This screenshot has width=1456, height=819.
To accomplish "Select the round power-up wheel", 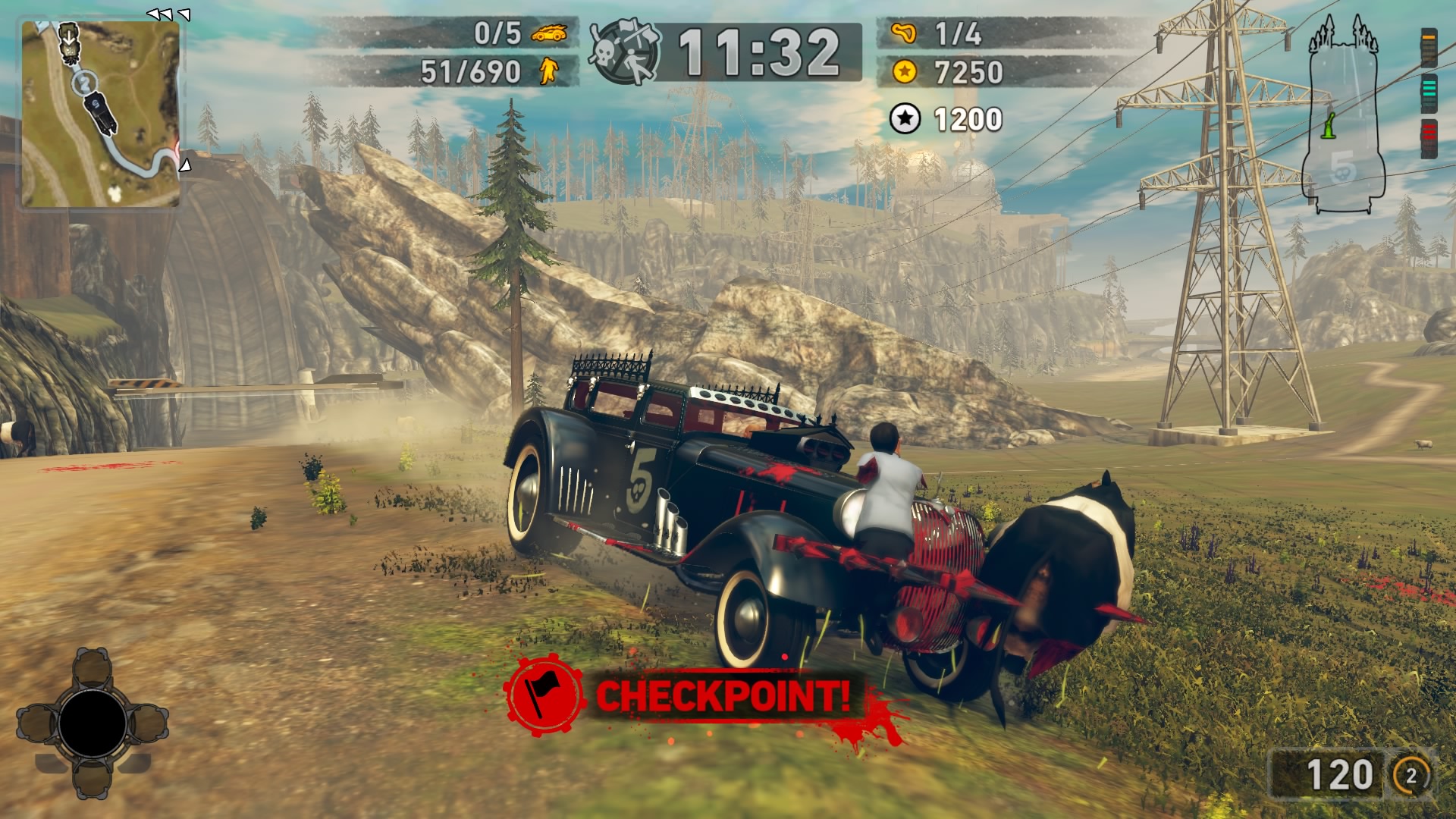I will 93,723.
